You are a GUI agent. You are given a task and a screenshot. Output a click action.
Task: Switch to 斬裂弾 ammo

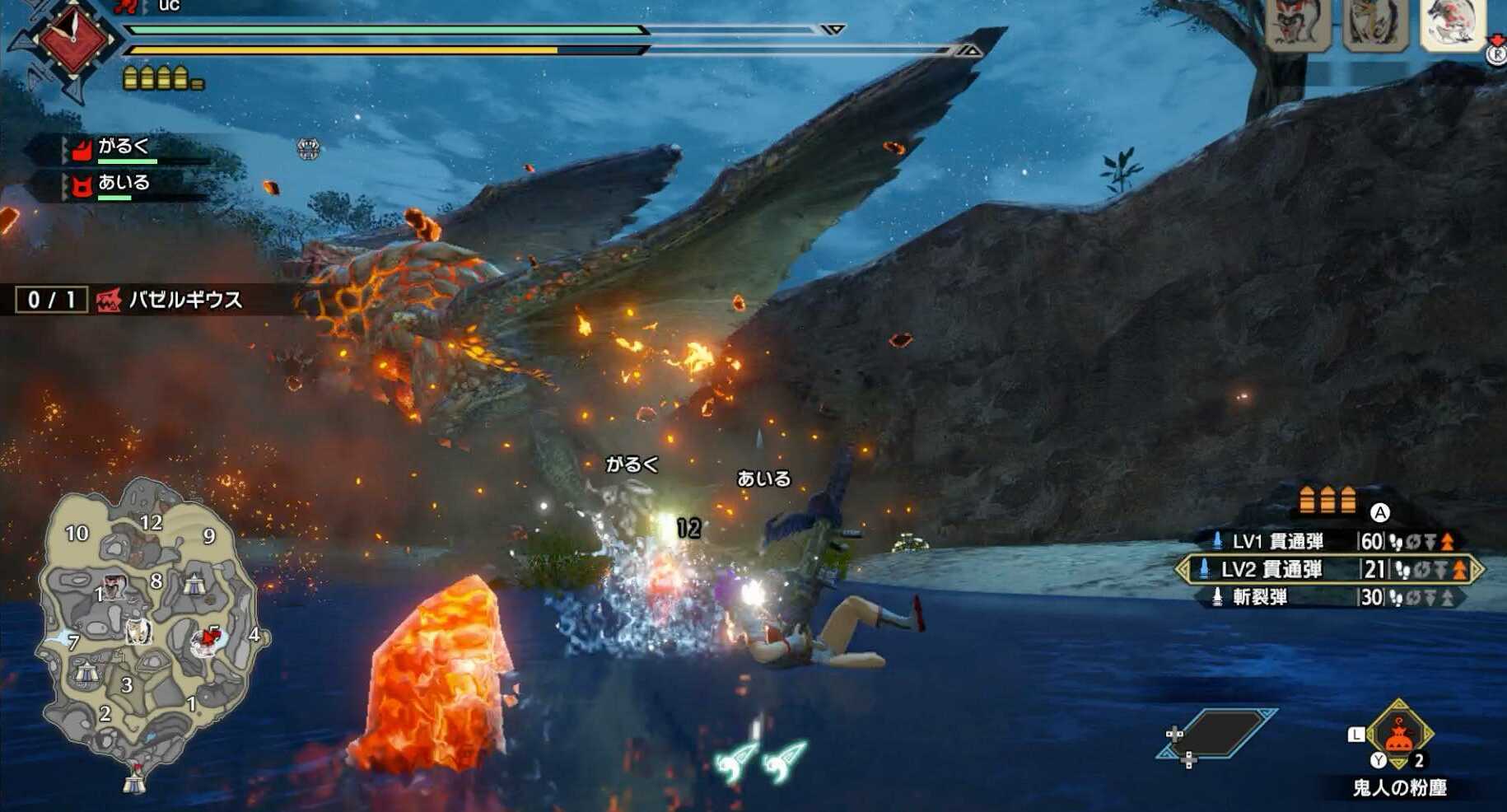[x=1330, y=597]
